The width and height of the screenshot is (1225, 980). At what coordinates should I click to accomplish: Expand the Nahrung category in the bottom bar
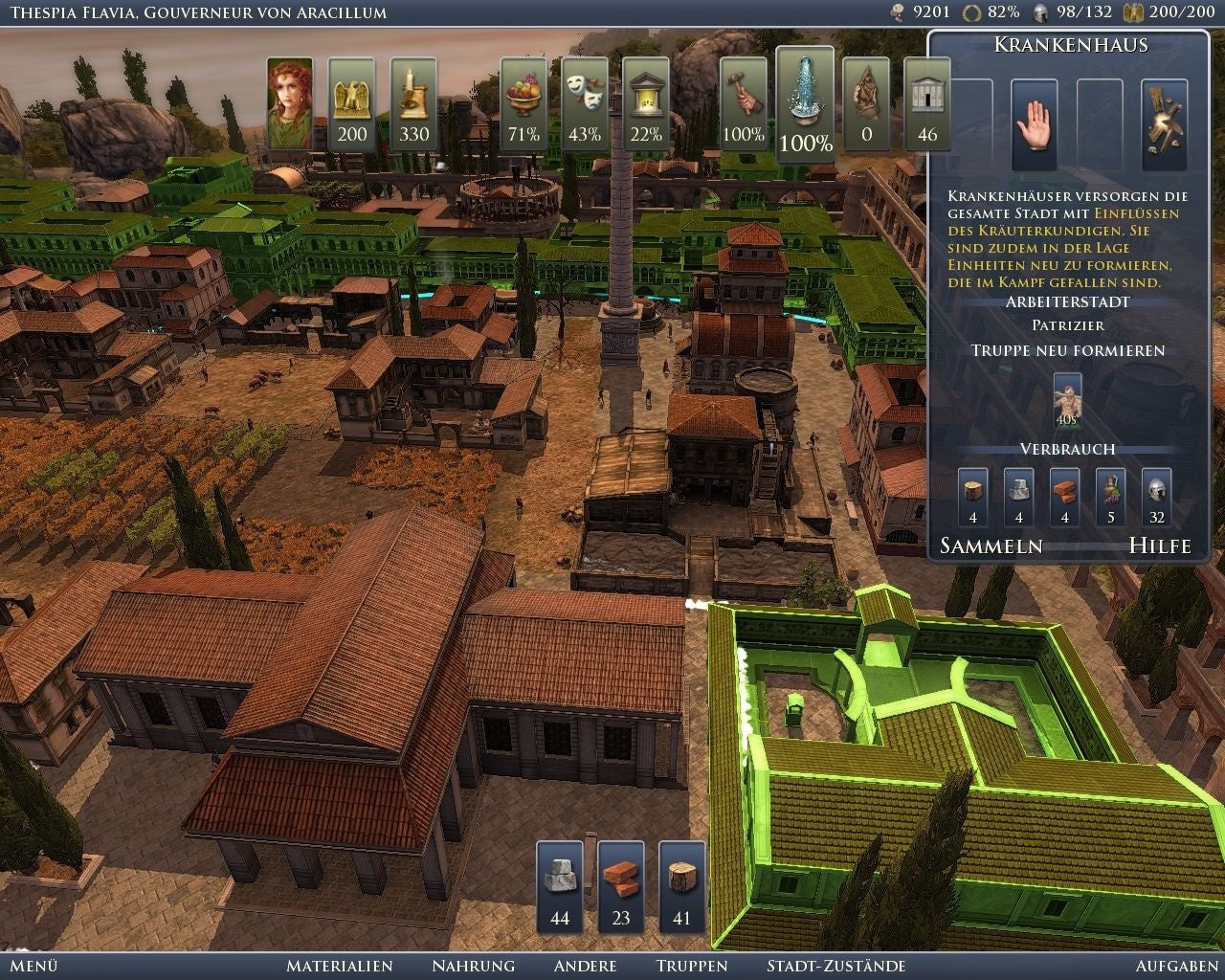pos(476,967)
